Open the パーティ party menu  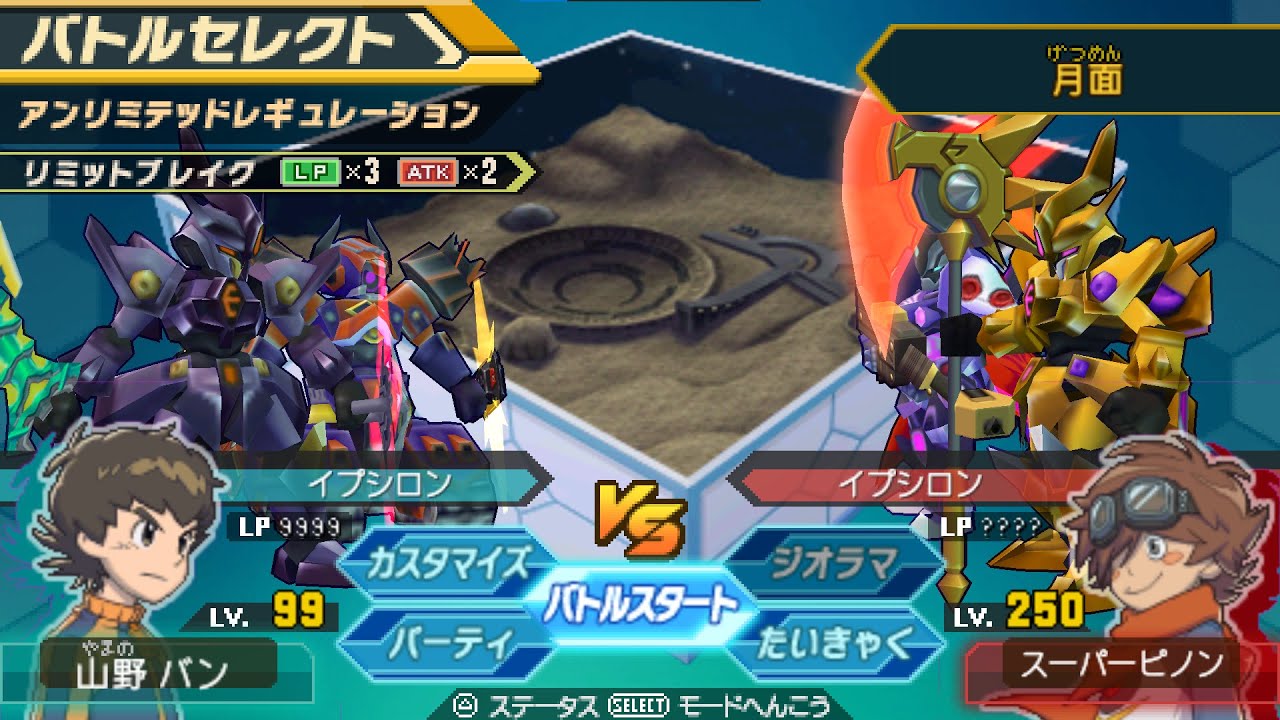pos(447,643)
